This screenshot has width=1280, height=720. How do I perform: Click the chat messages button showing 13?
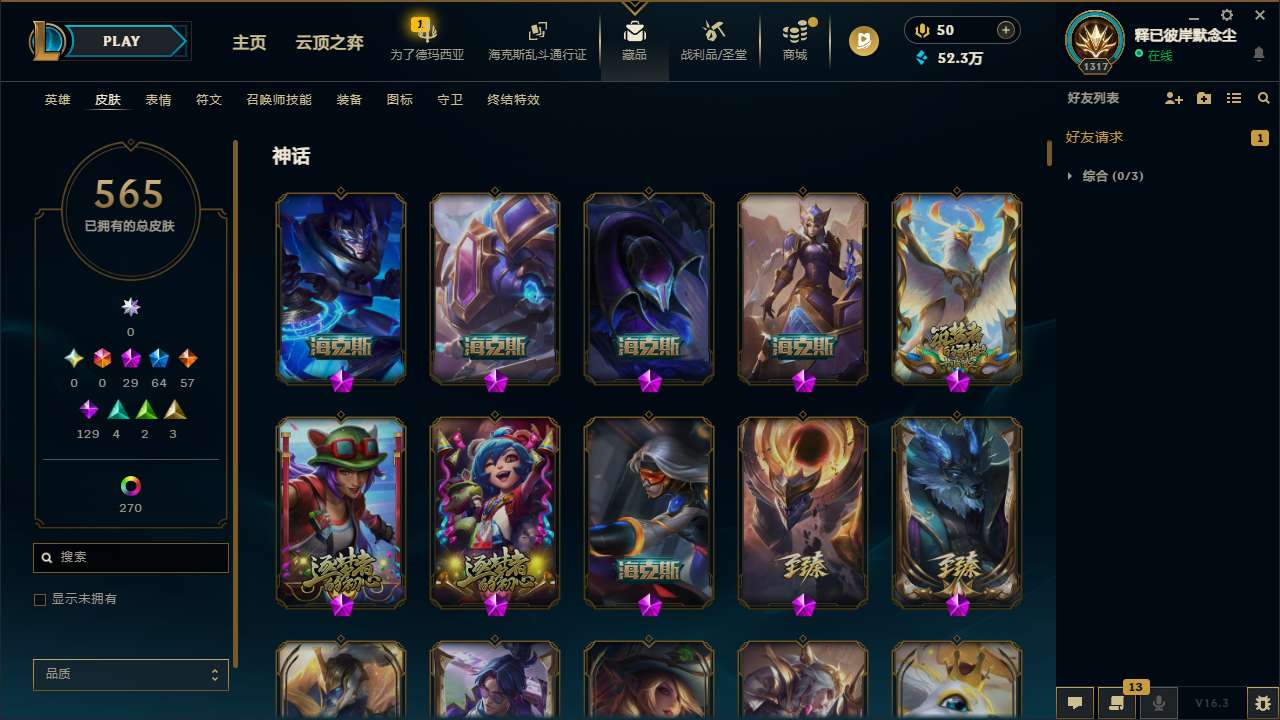click(1117, 703)
